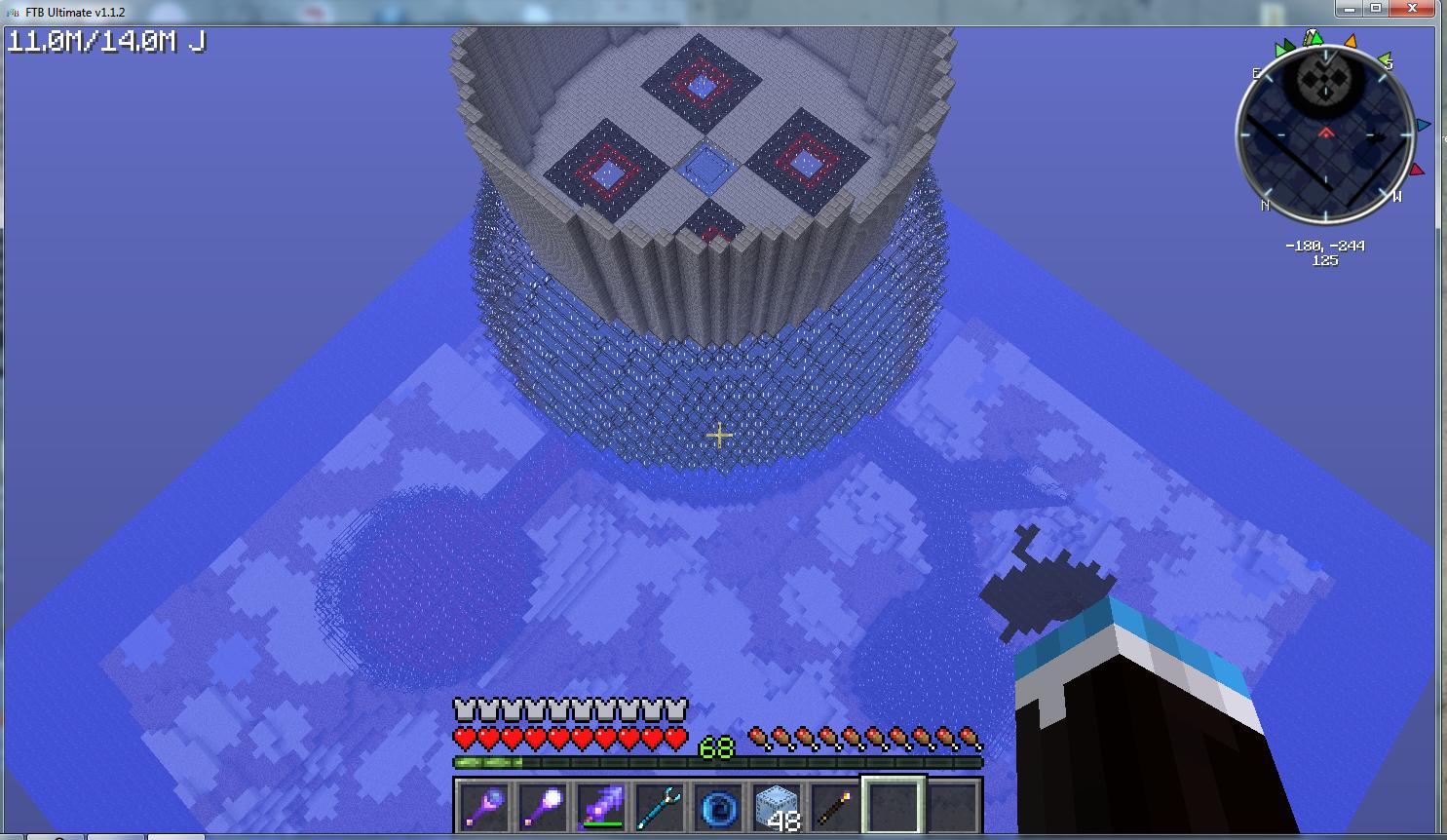Choose the dark wand with gold tip

(836, 807)
